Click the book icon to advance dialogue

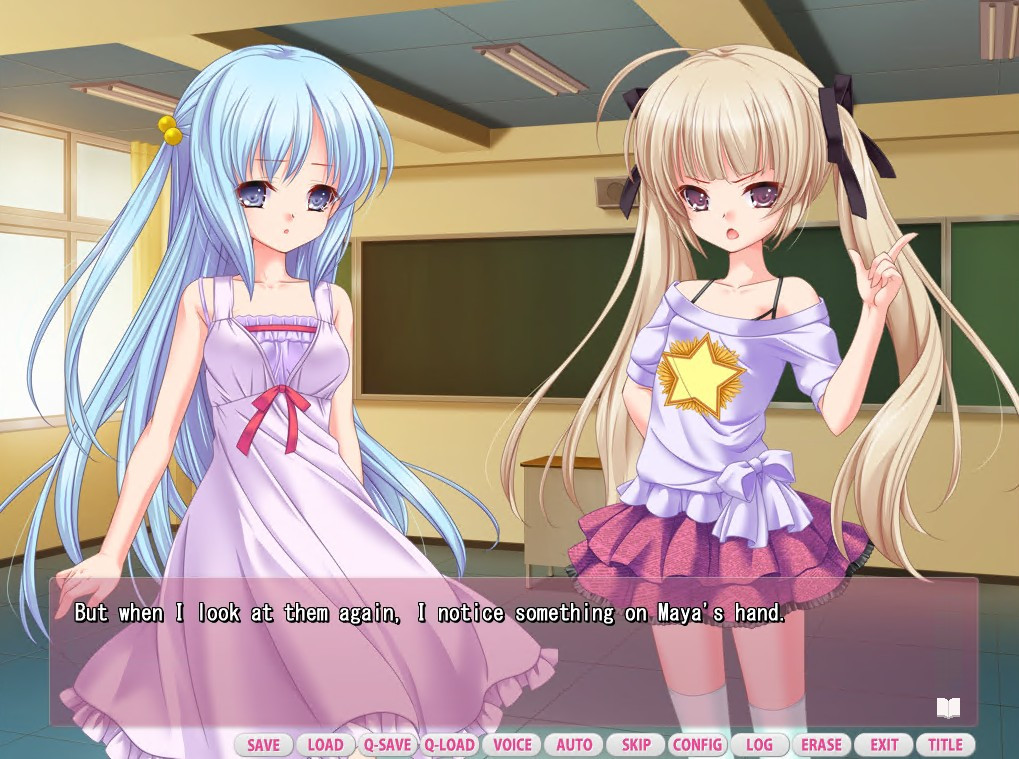click(x=948, y=708)
